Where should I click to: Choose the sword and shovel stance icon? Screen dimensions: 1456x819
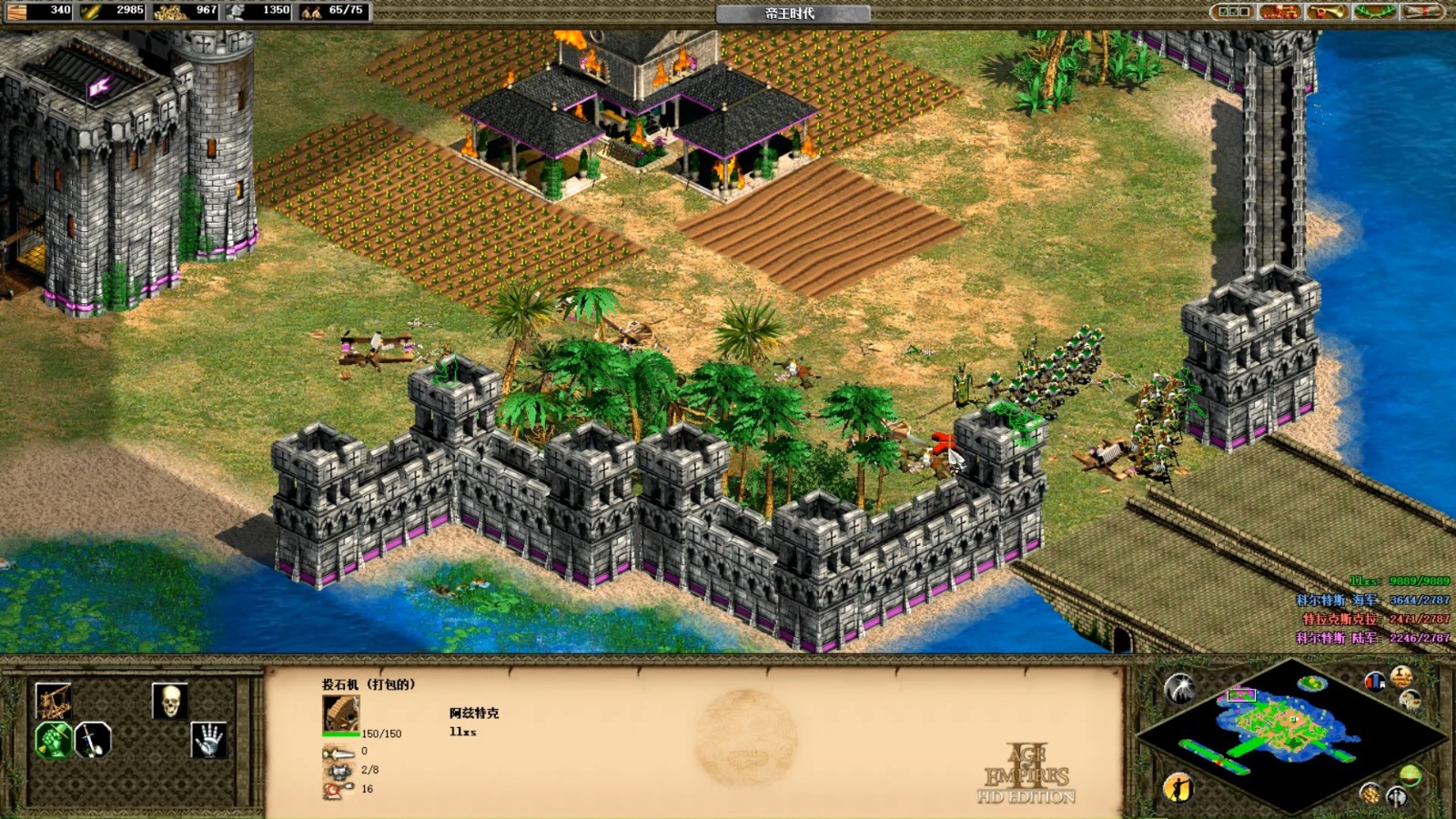(92, 740)
